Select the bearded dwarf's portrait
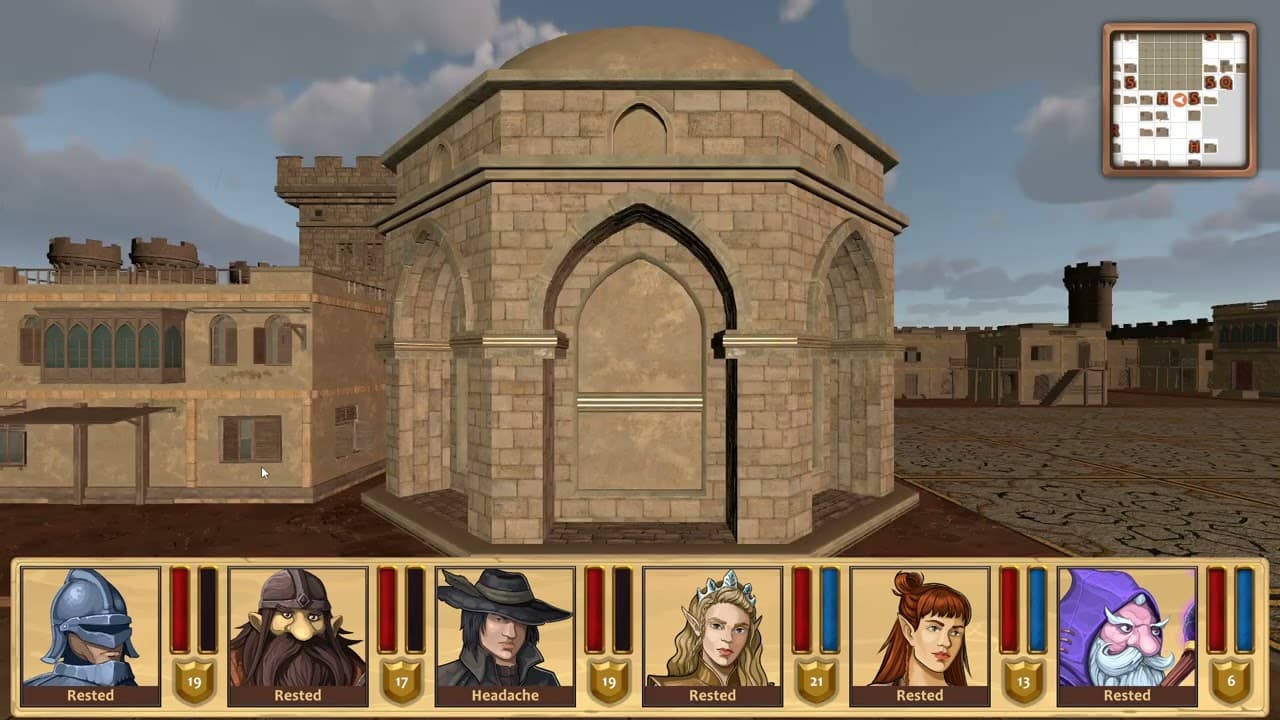The image size is (1280, 720). pyautogui.click(x=295, y=625)
